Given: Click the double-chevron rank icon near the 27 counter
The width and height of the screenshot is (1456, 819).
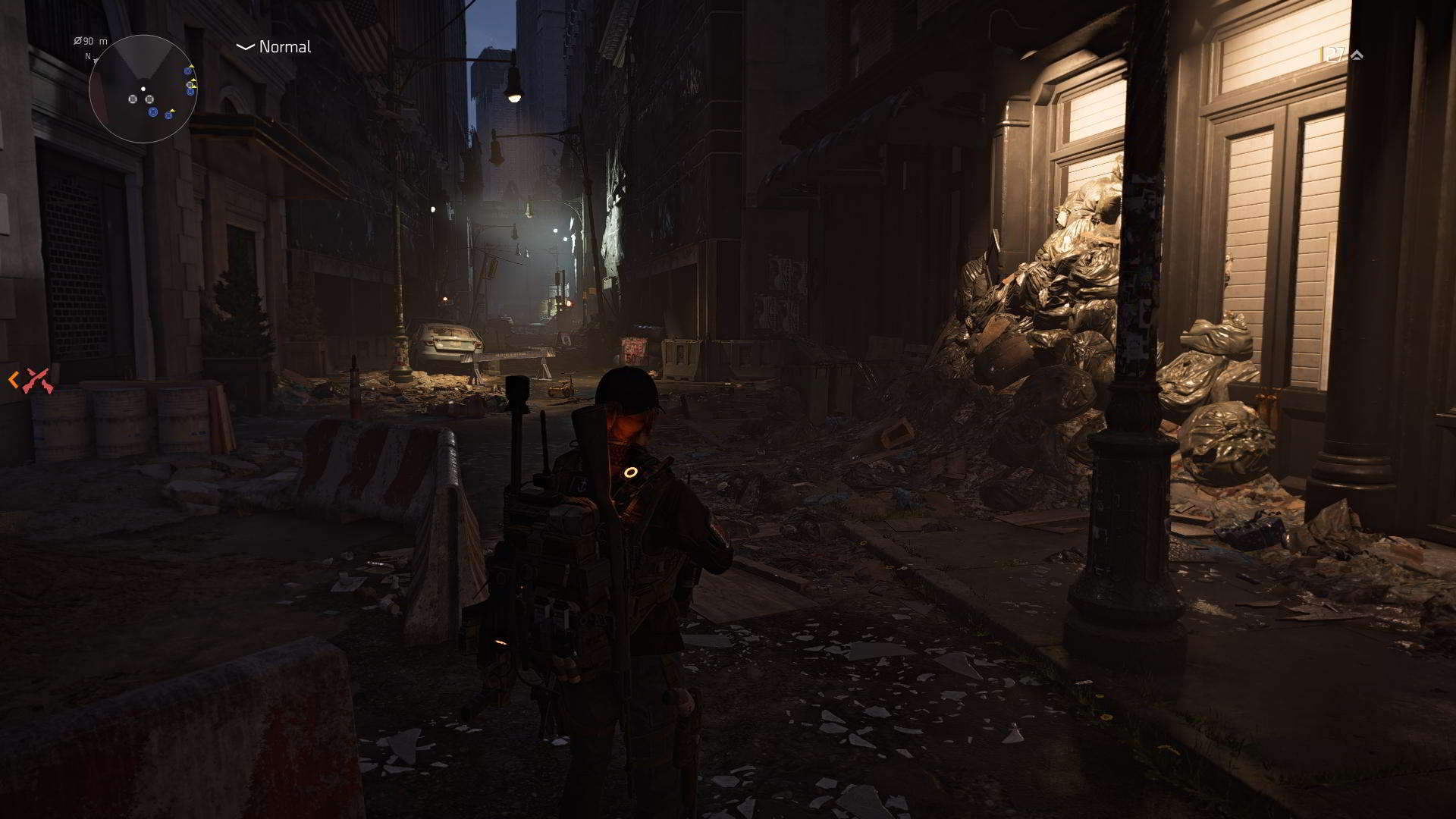Looking at the screenshot, I should coord(1357,55).
